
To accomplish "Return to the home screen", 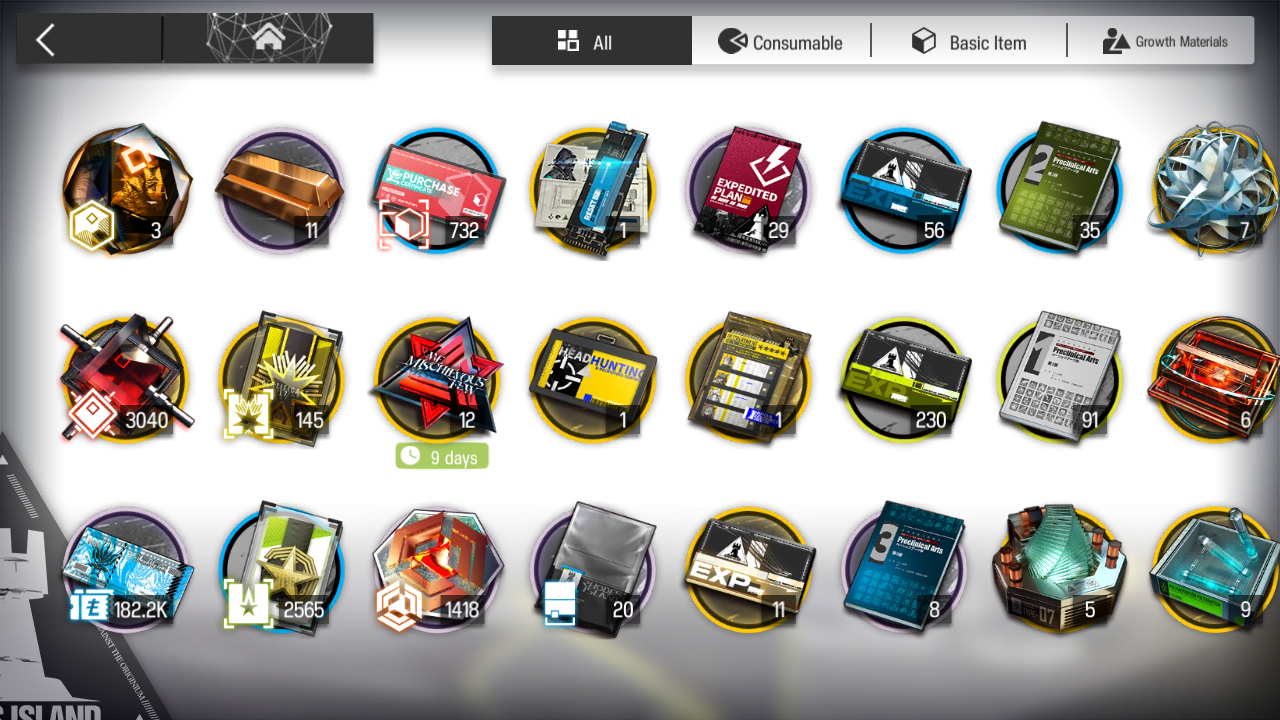I will (x=267, y=39).
